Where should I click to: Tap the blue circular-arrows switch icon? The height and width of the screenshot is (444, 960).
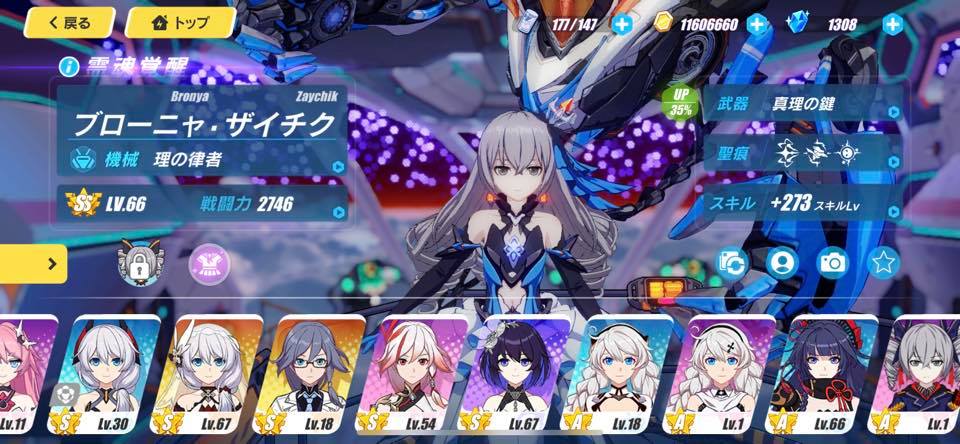pos(733,263)
